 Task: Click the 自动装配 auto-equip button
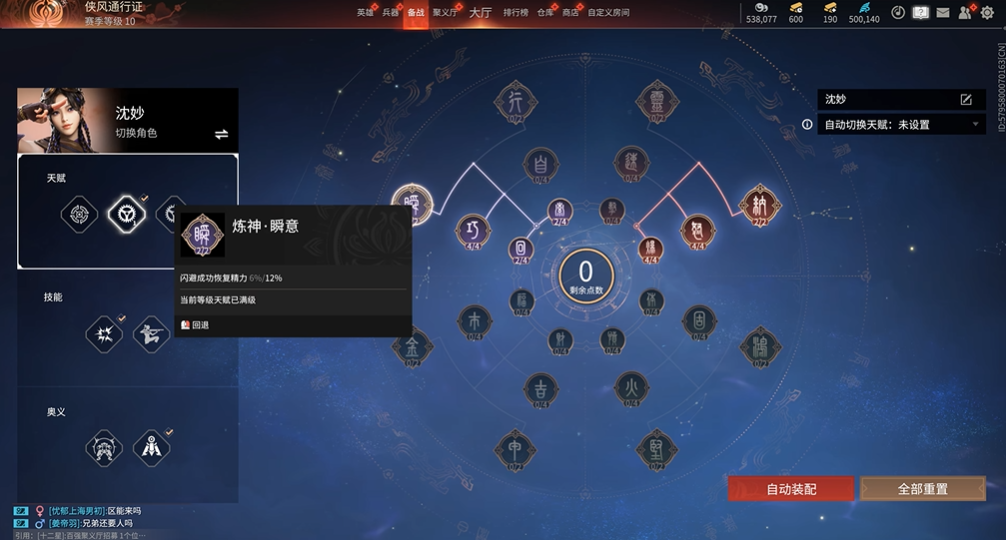tap(791, 489)
